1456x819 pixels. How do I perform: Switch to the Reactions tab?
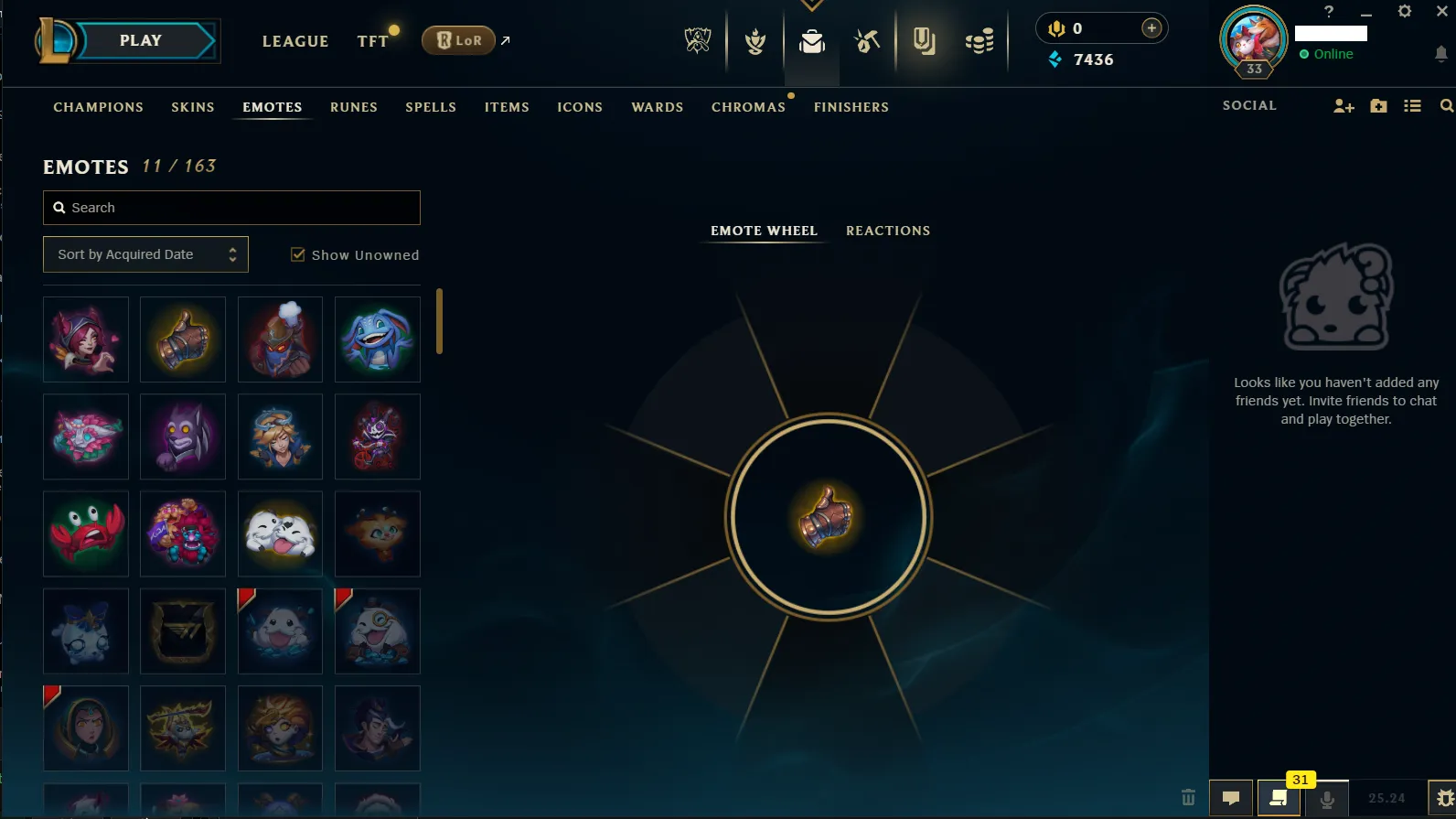pos(887,231)
